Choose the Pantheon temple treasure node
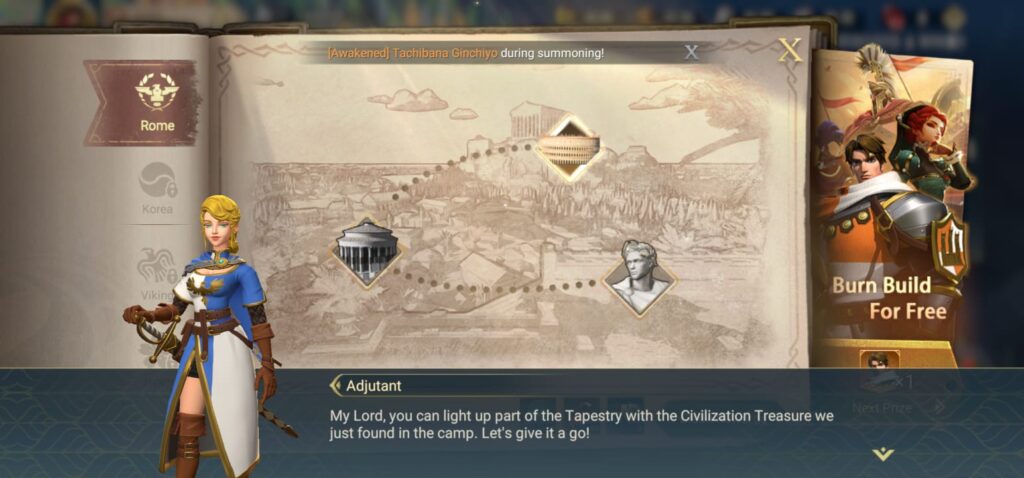 [x=366, y=252]
